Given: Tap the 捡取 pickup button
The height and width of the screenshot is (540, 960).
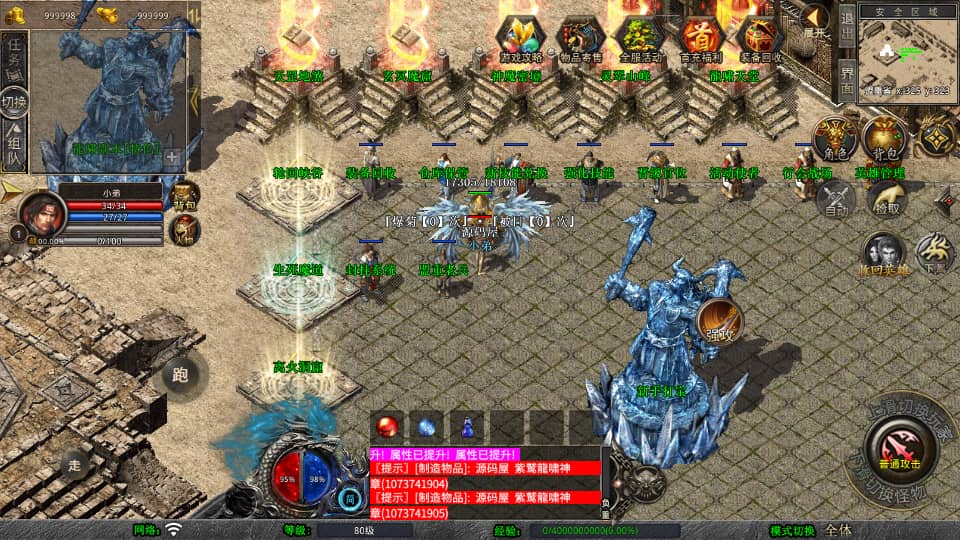Looking at the screenshot, I should coord(886,199).
